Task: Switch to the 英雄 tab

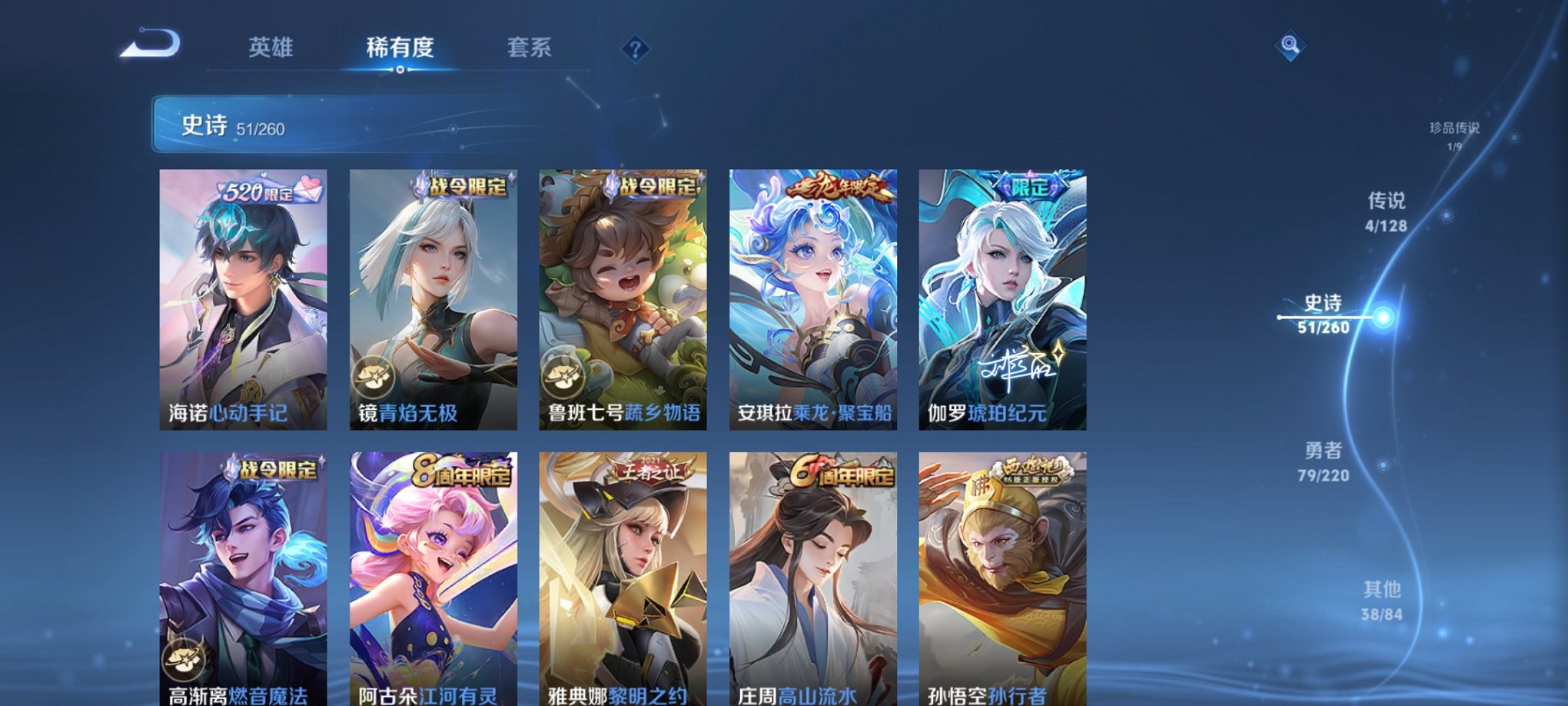Action: pos(271,48)
